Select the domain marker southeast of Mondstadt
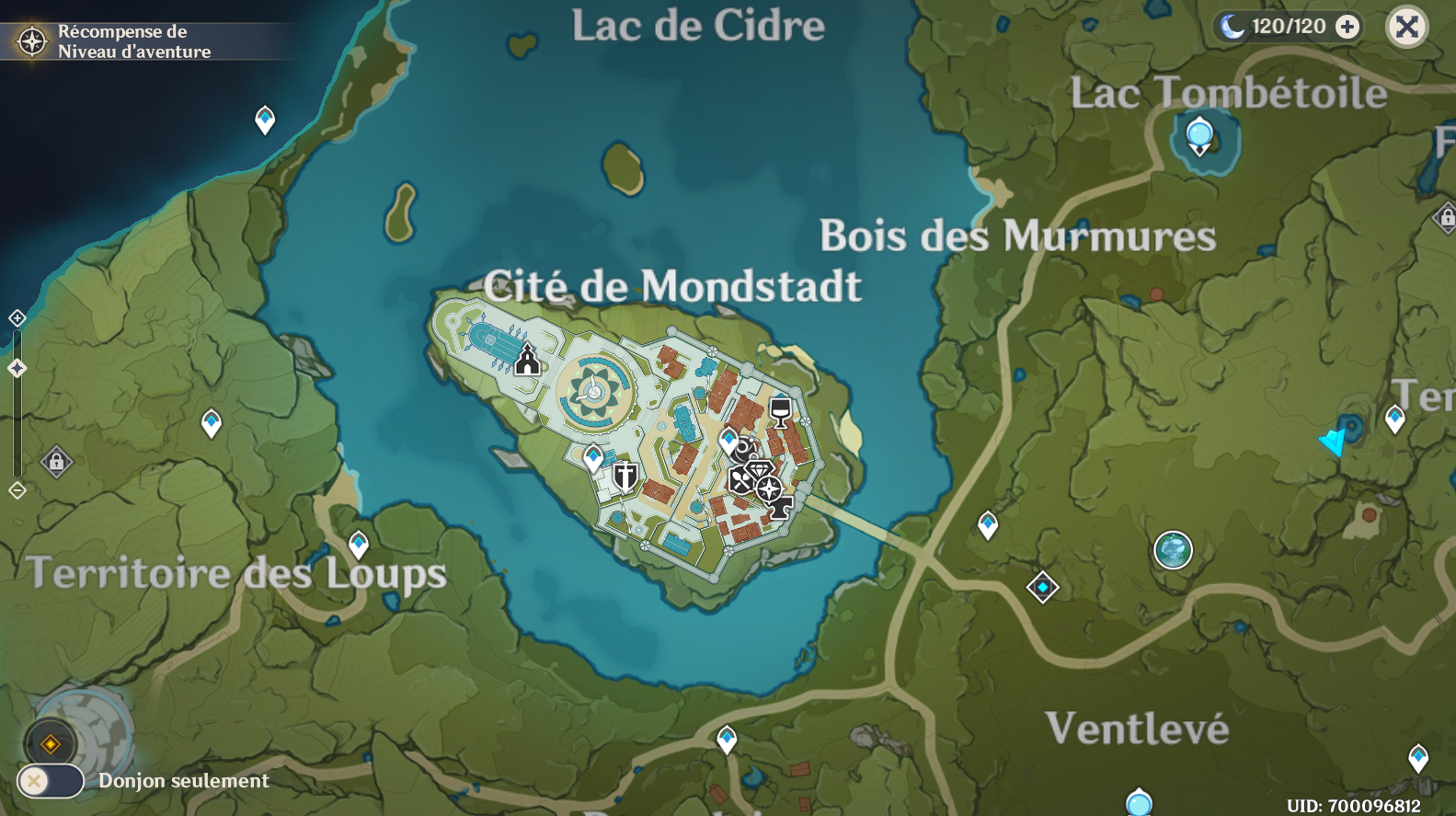This screenshot has height=816, width=1456. [x=1042, y=585]
